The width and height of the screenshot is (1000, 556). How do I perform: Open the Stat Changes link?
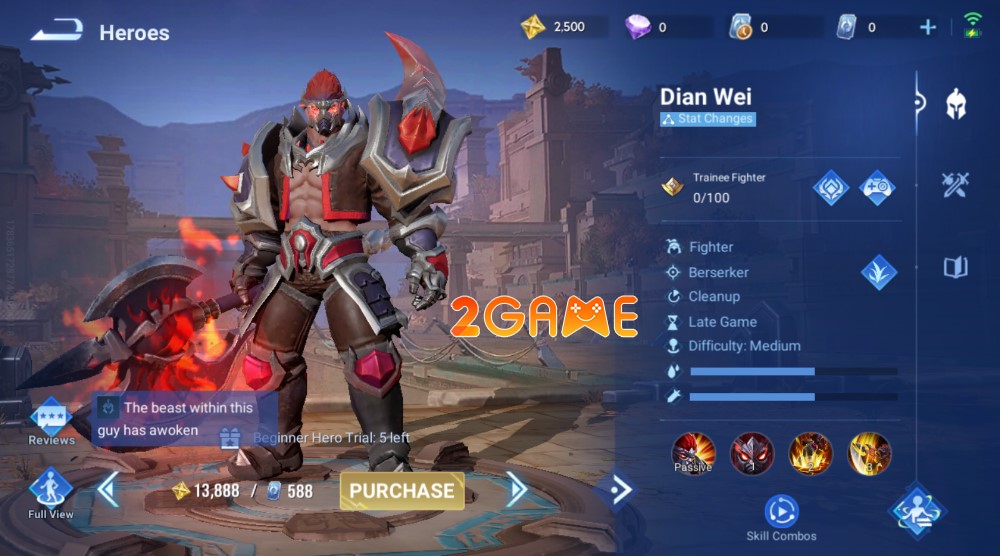point(707,119)
